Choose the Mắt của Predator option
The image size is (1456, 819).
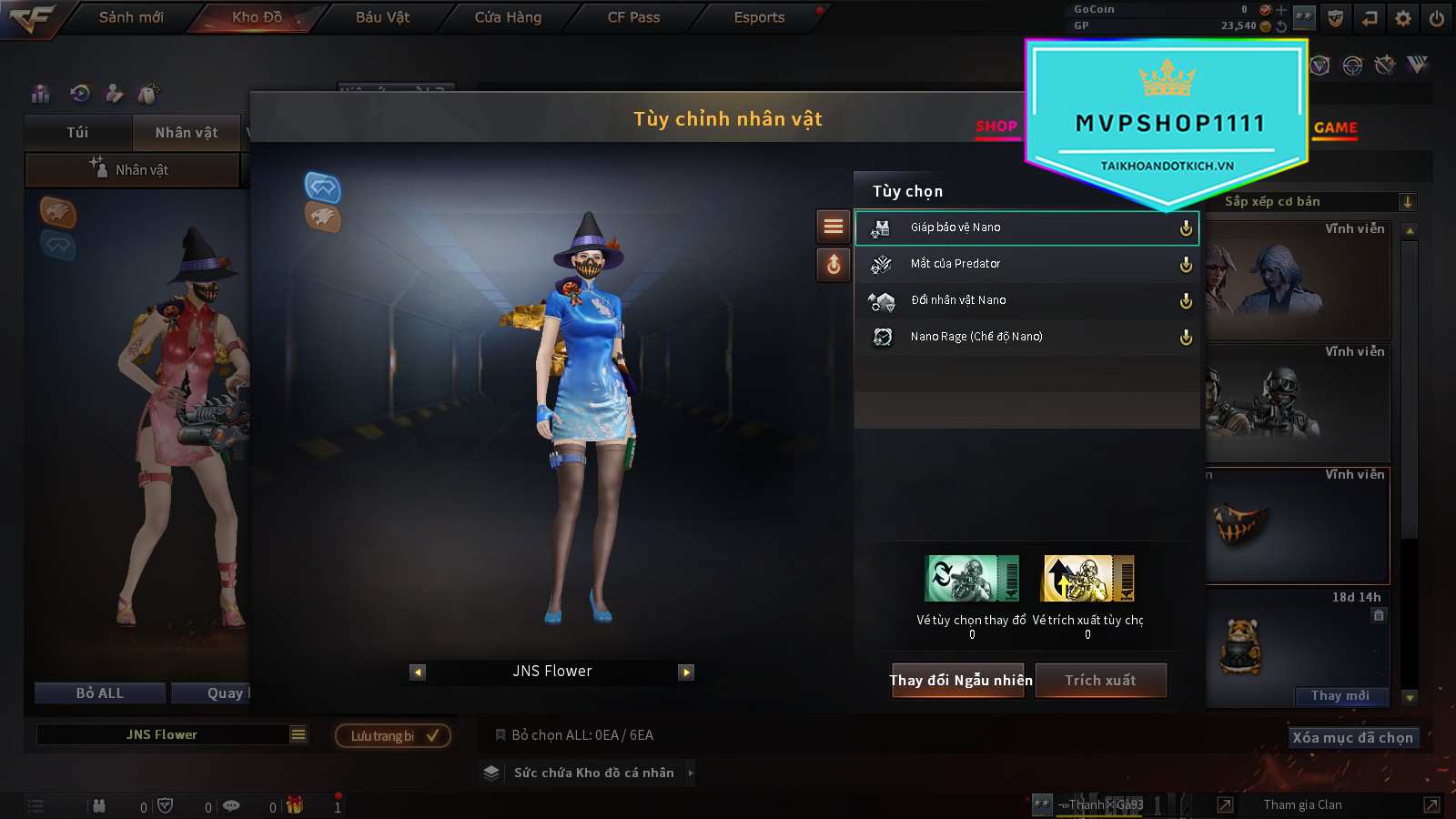[x=1026, y=264]
